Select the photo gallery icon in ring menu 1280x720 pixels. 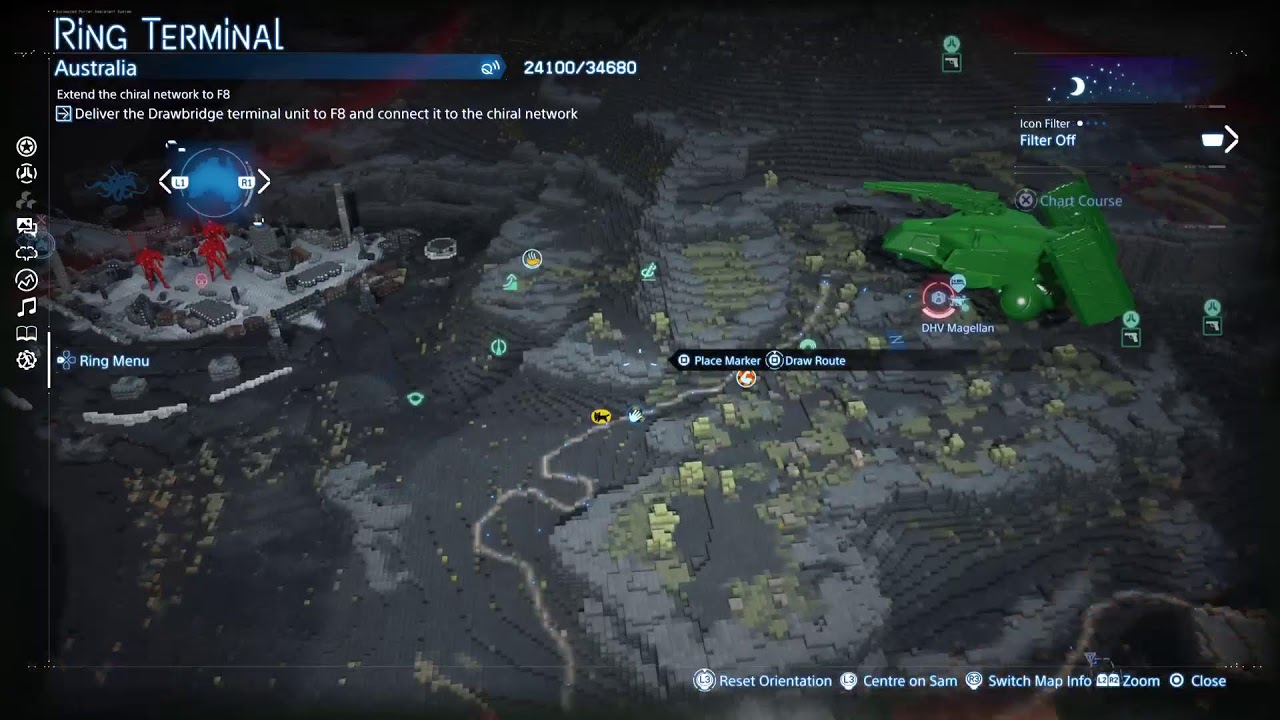(x=27, y=227)
